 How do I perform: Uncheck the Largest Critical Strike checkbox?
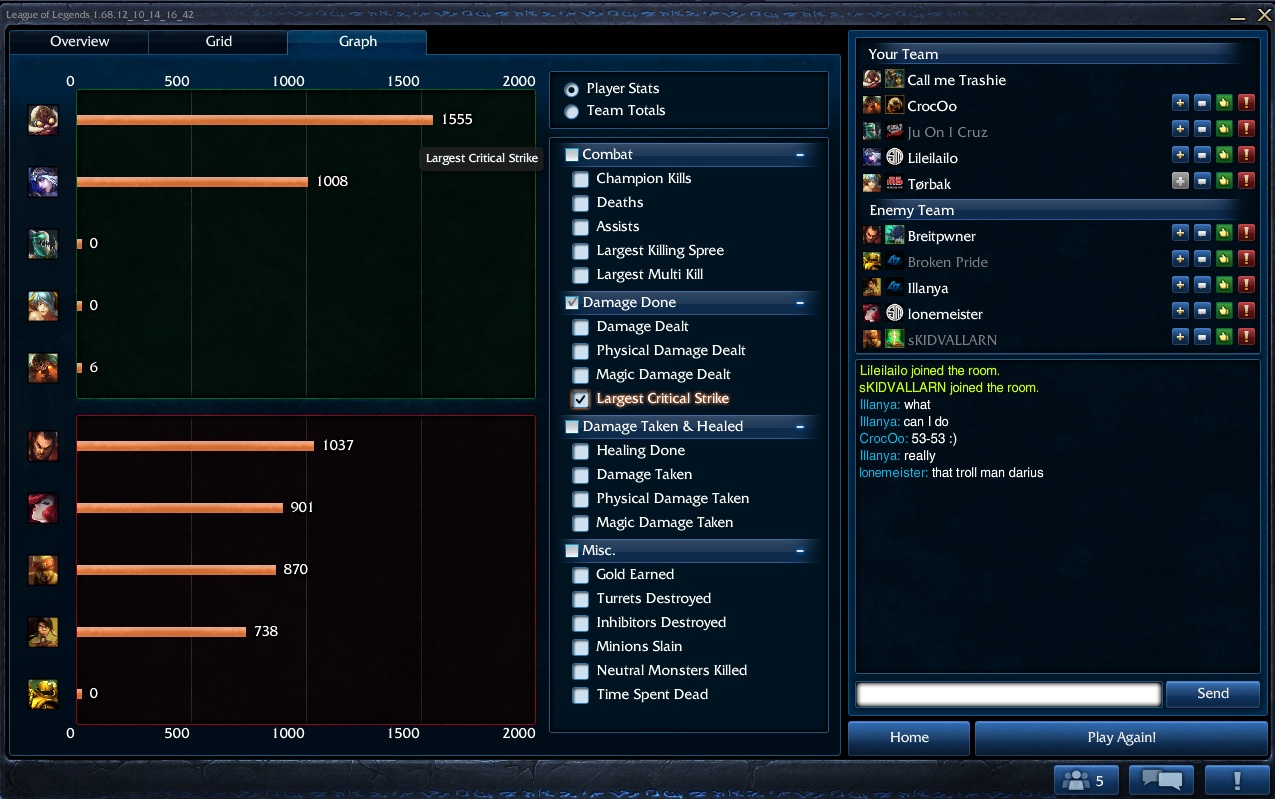tap(580, 399)
